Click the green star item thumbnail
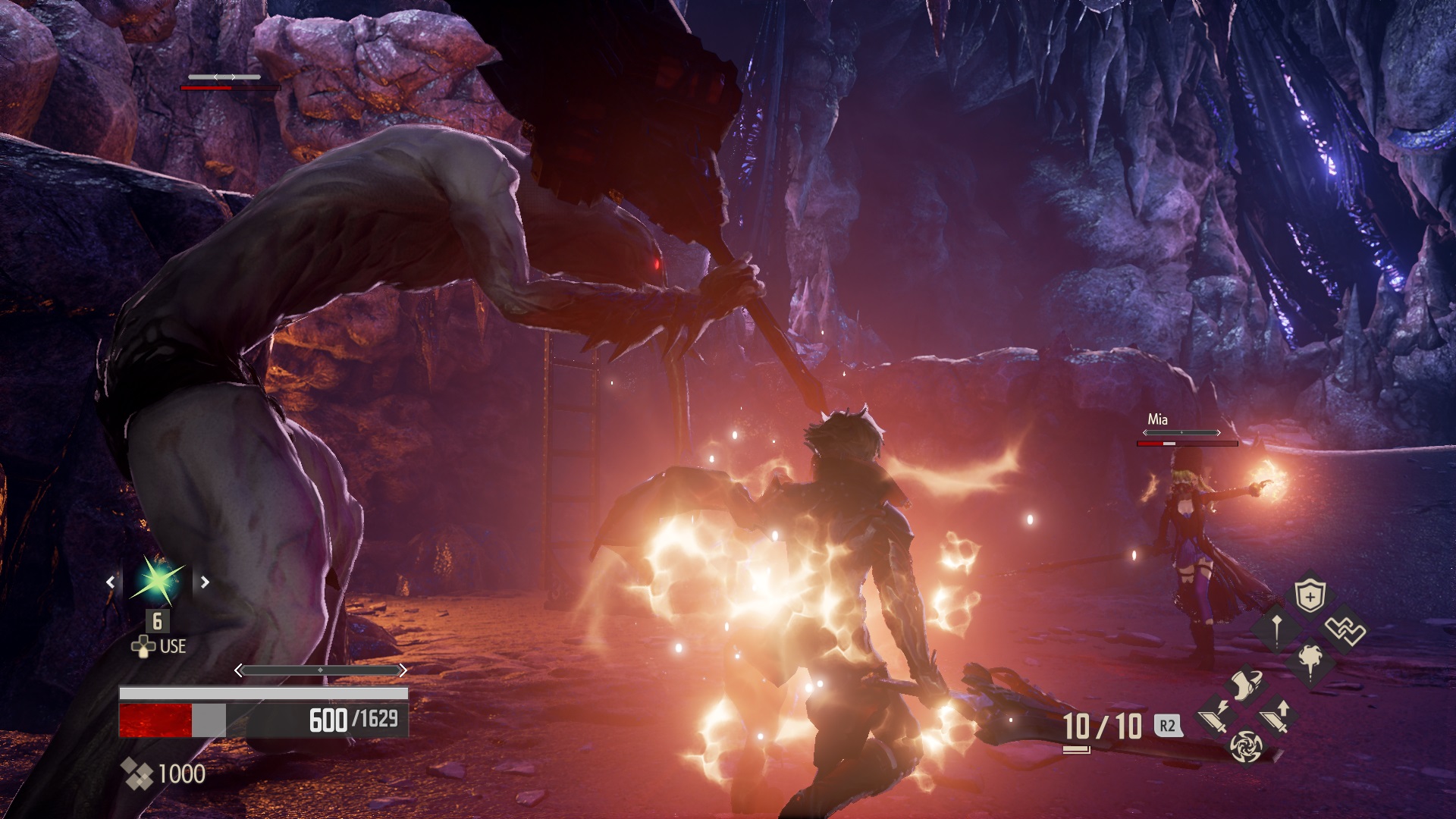The height and width of the screenshot is (819, 1456). pos(157,582)
